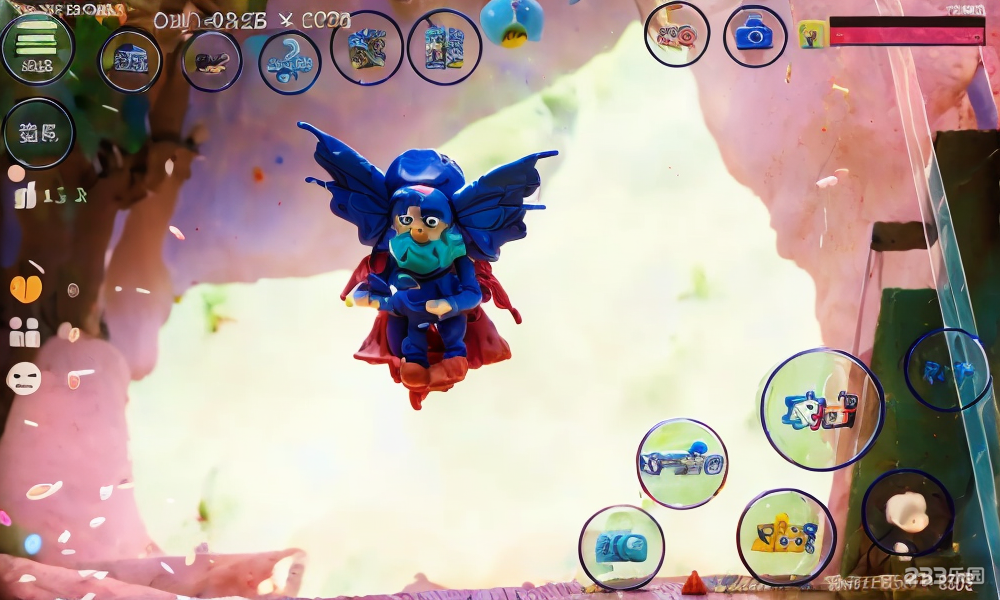Image resolution: width=1000 pixels, height=600 pixels.
Task: Activate the teal camera-shaped skill bubble
Action: pyautogui.click(x=621, y=546)
